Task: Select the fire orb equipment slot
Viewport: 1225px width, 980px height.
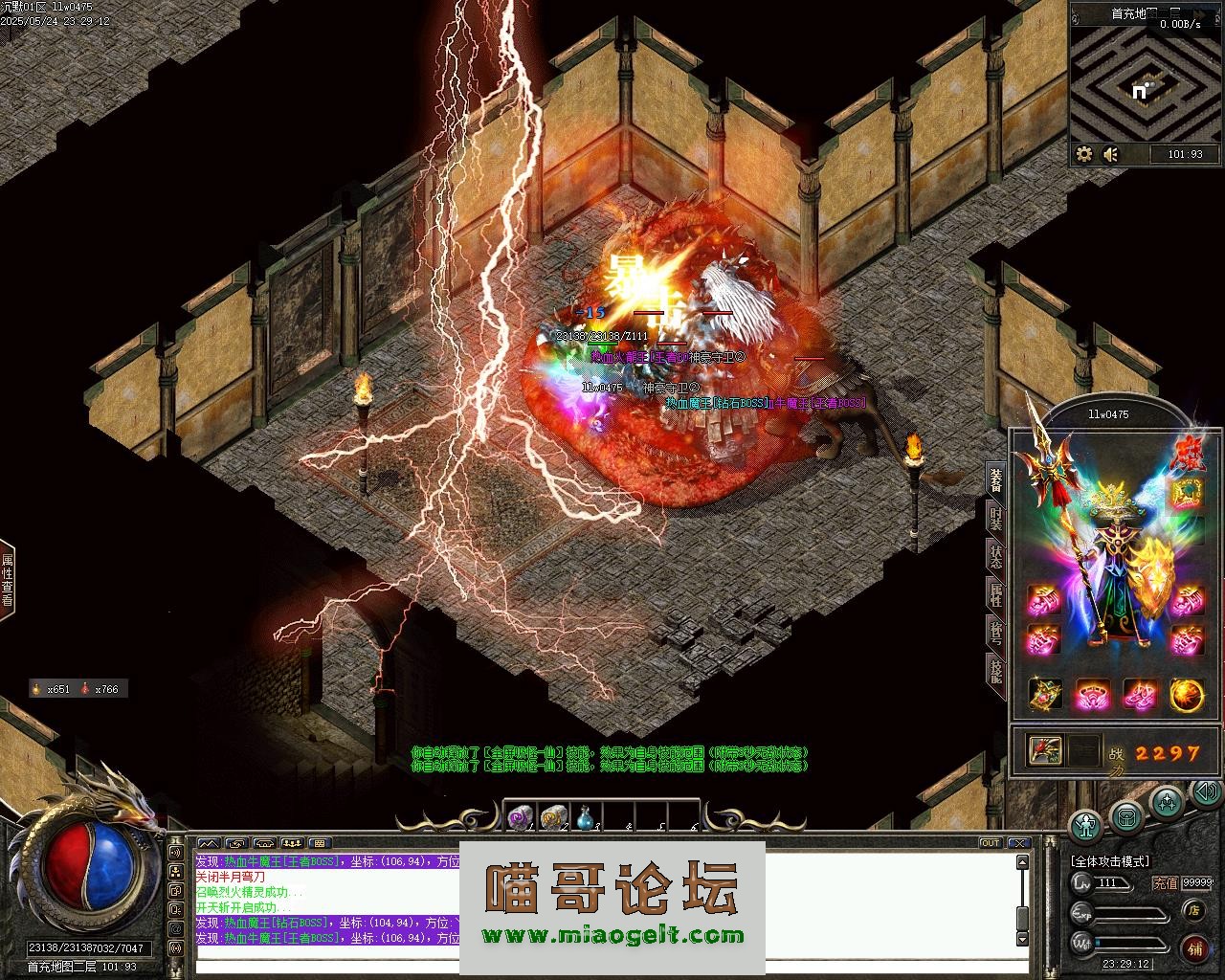Action: (x=1187, y=695)
